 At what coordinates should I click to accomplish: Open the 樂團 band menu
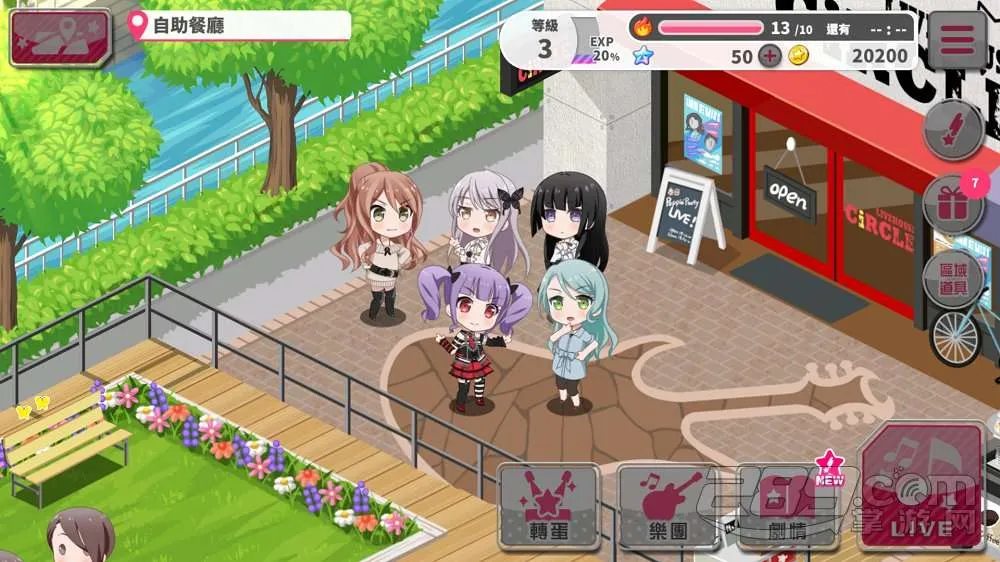667,505
